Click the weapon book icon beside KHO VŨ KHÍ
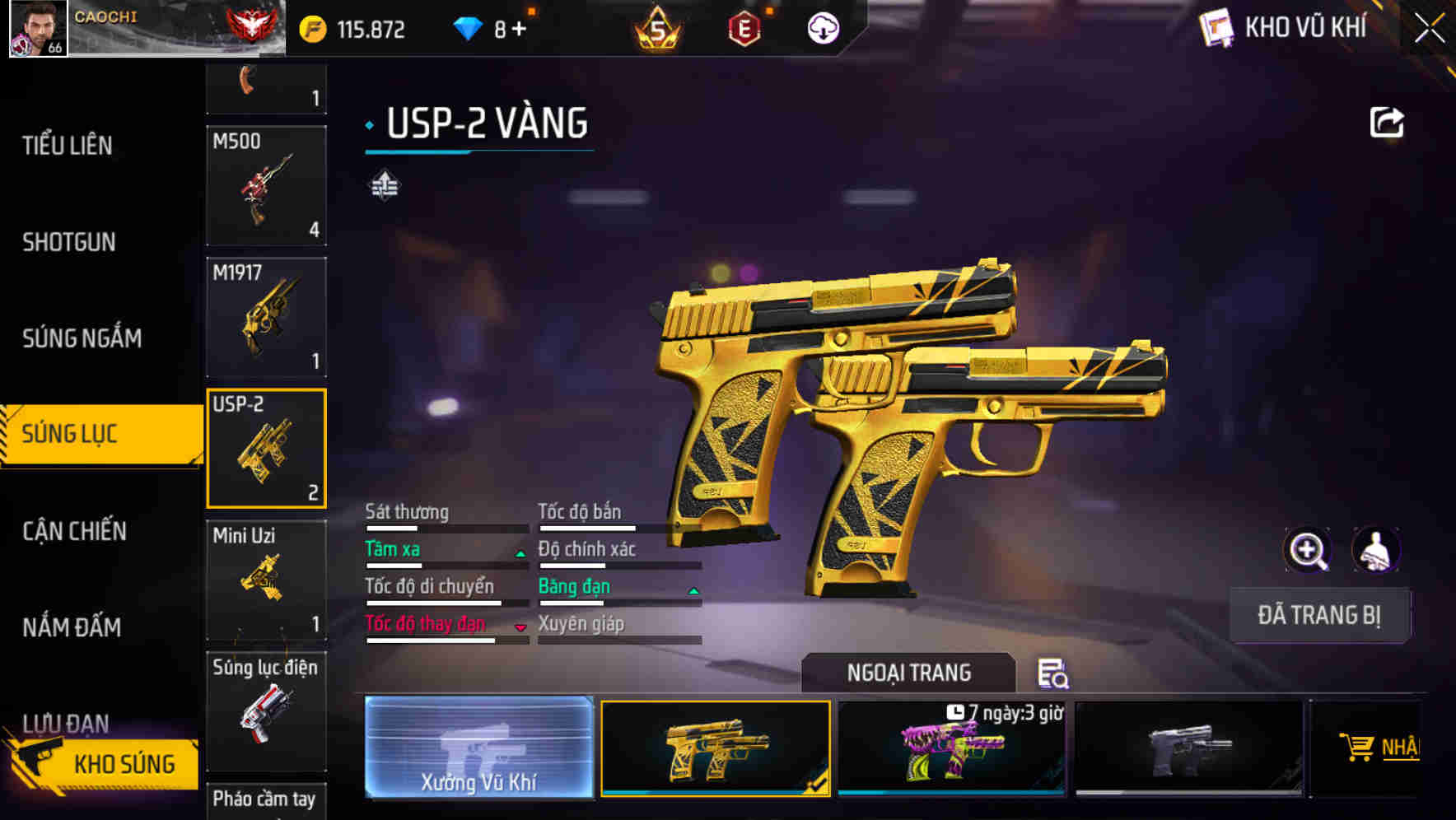The height and width of the screenshot is (820, 1456). coord(1214,27)
